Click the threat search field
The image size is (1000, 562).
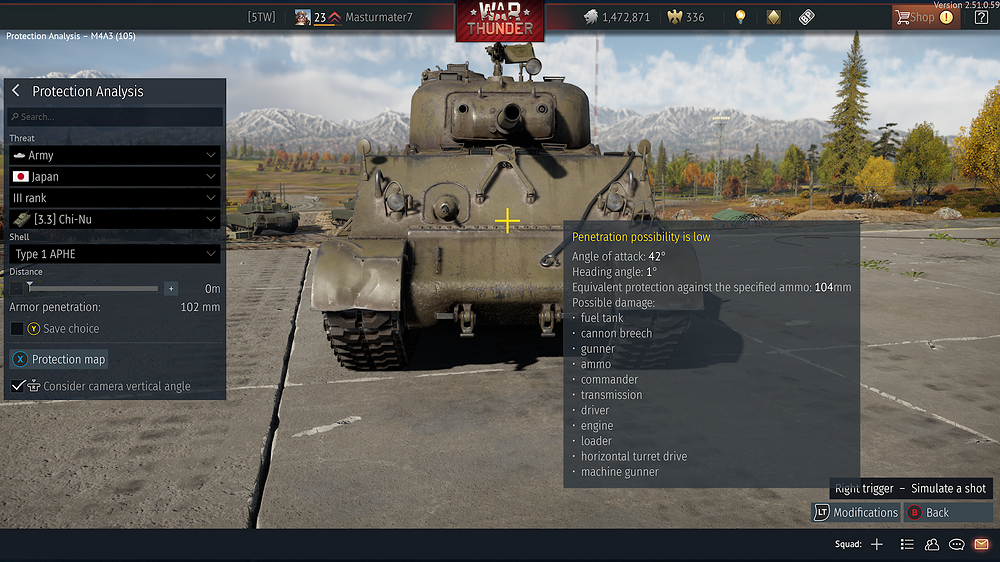115,117
